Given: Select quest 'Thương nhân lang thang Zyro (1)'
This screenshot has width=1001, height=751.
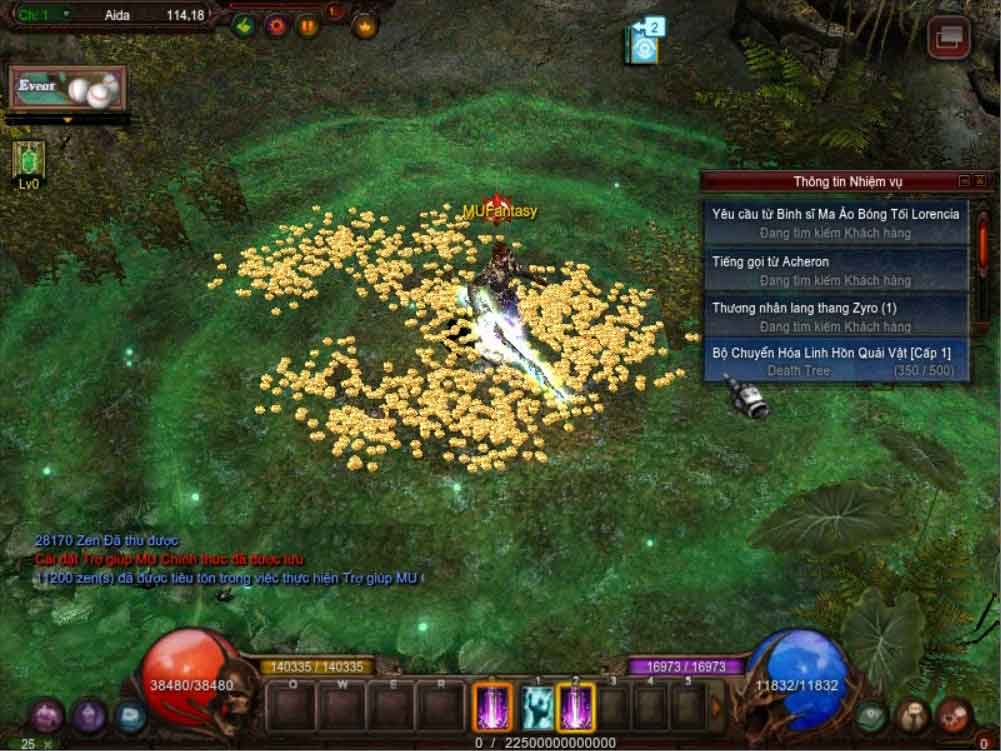Looking at the screenshot, I should coord(835,316).
